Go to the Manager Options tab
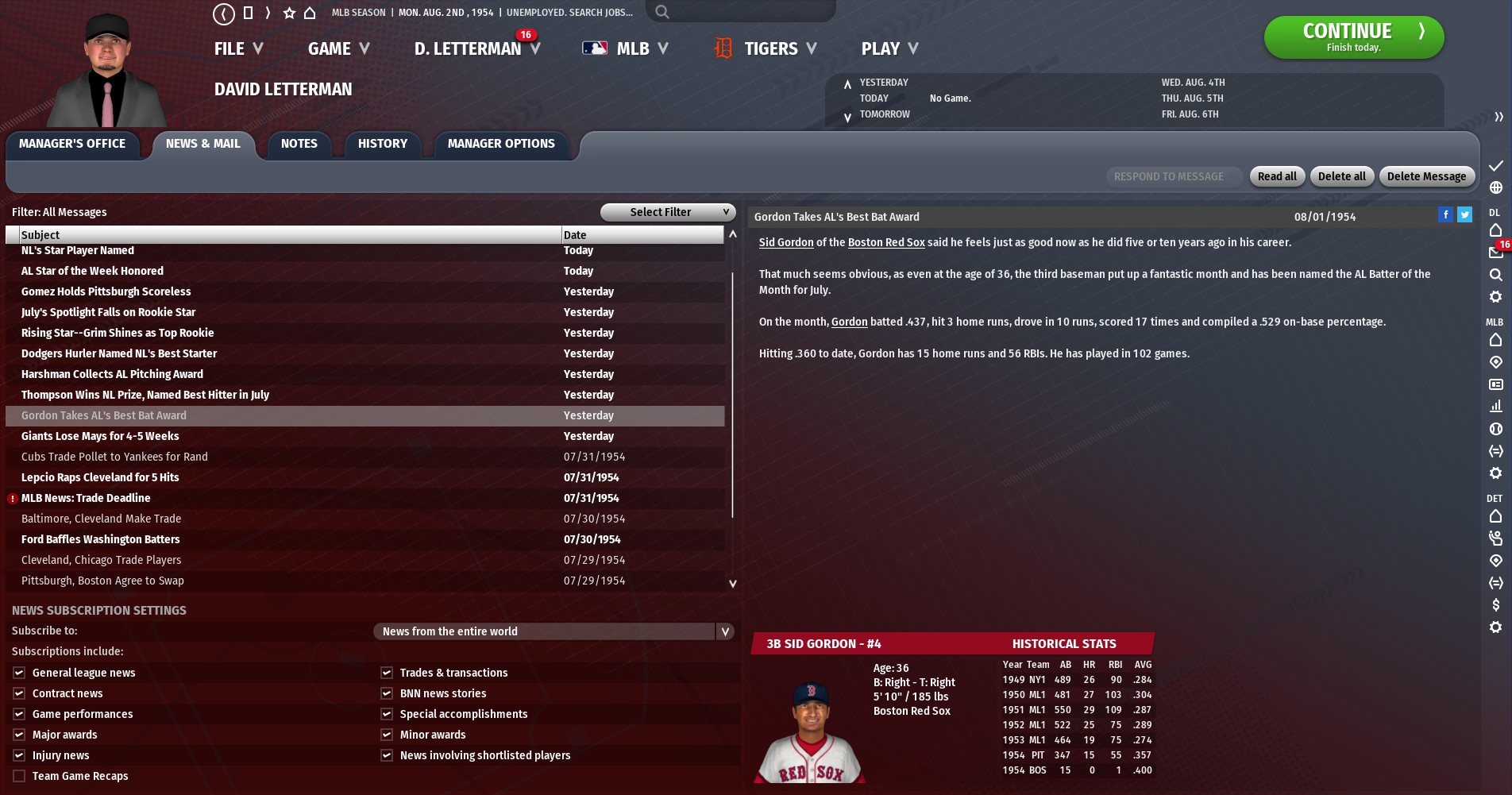Image resolution: width=1512 pixels, height=795 pixels. [x=501, y=144]
